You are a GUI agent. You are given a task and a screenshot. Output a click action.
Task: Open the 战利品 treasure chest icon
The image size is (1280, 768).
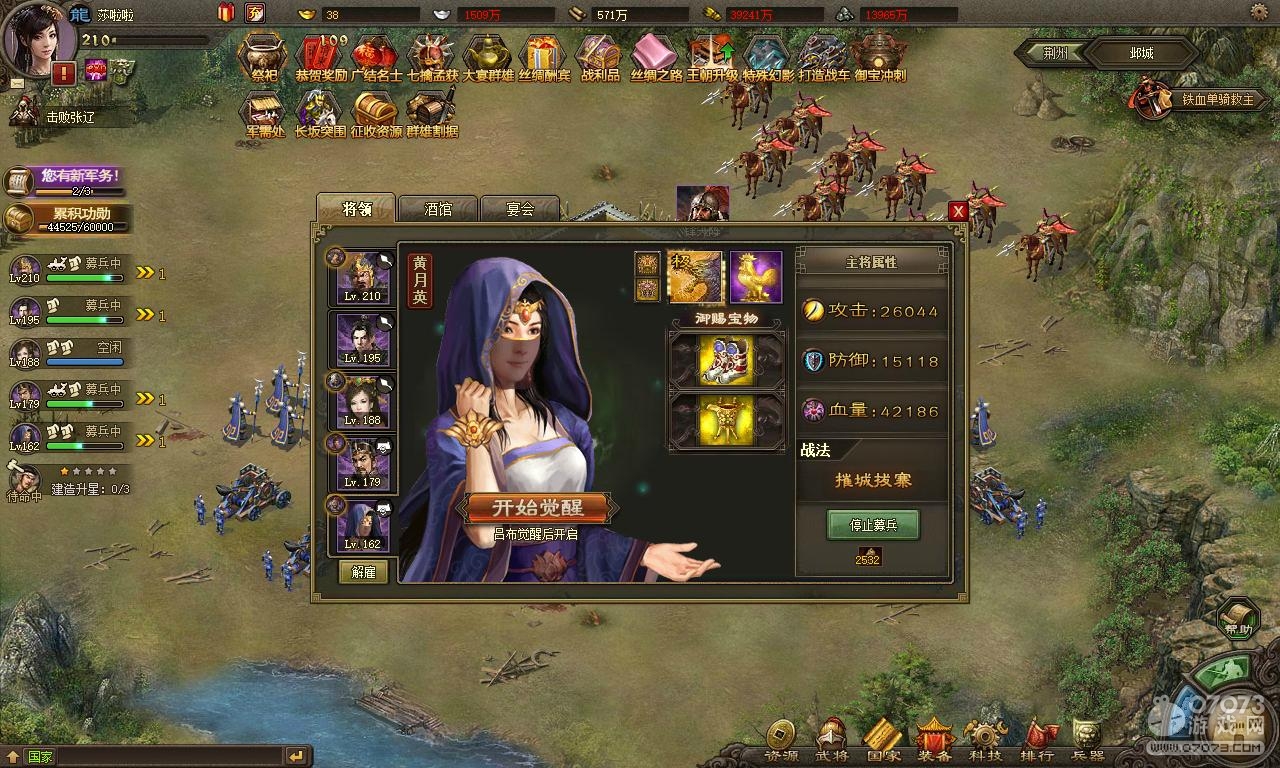click(x=600, y=56)
